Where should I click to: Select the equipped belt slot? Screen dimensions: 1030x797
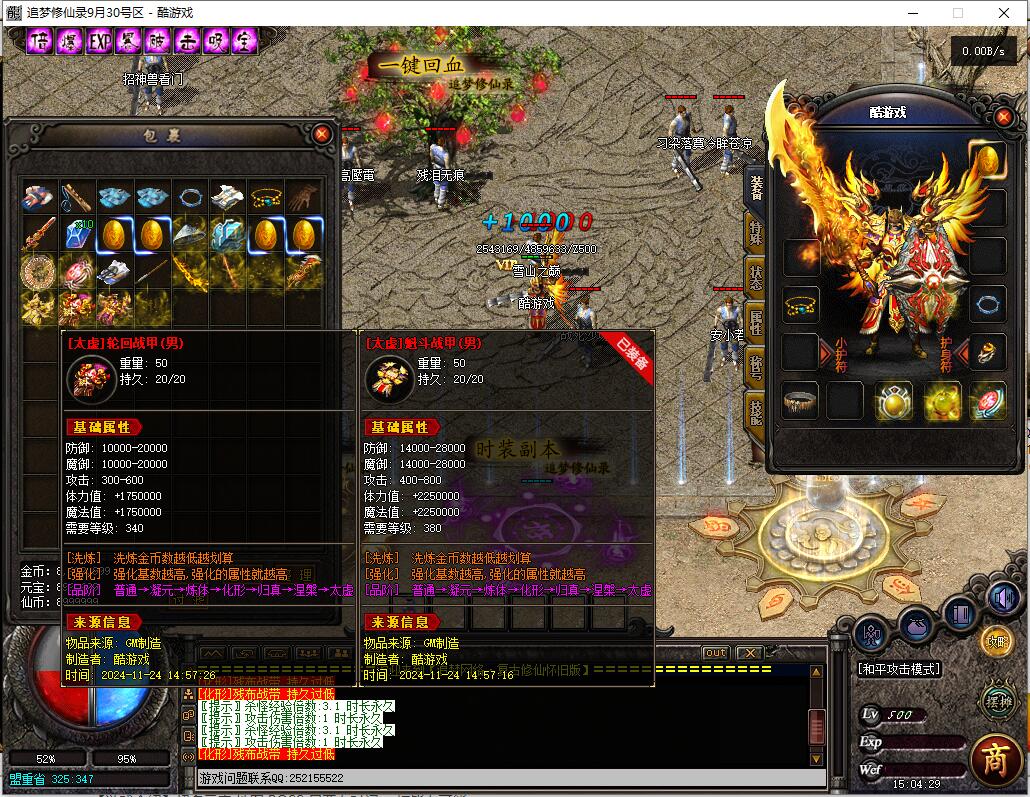(800, 400)
